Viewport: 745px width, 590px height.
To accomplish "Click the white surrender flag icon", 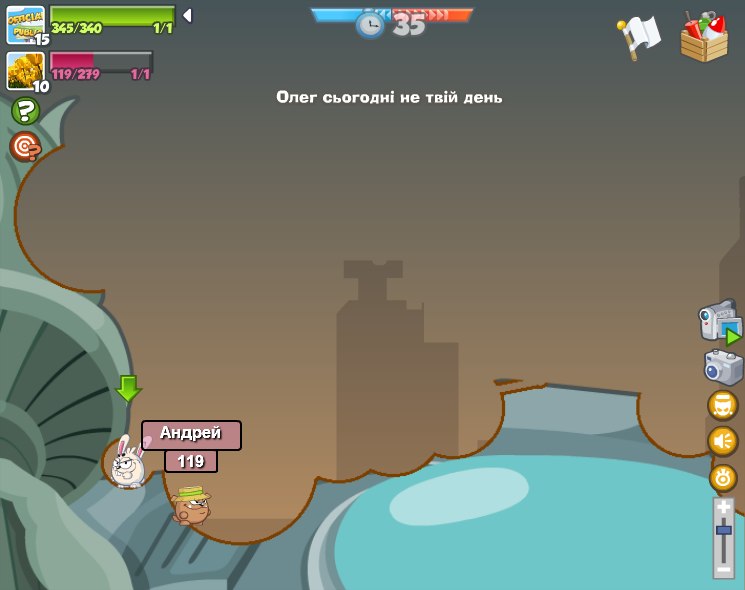I will (x=640, y=37).
